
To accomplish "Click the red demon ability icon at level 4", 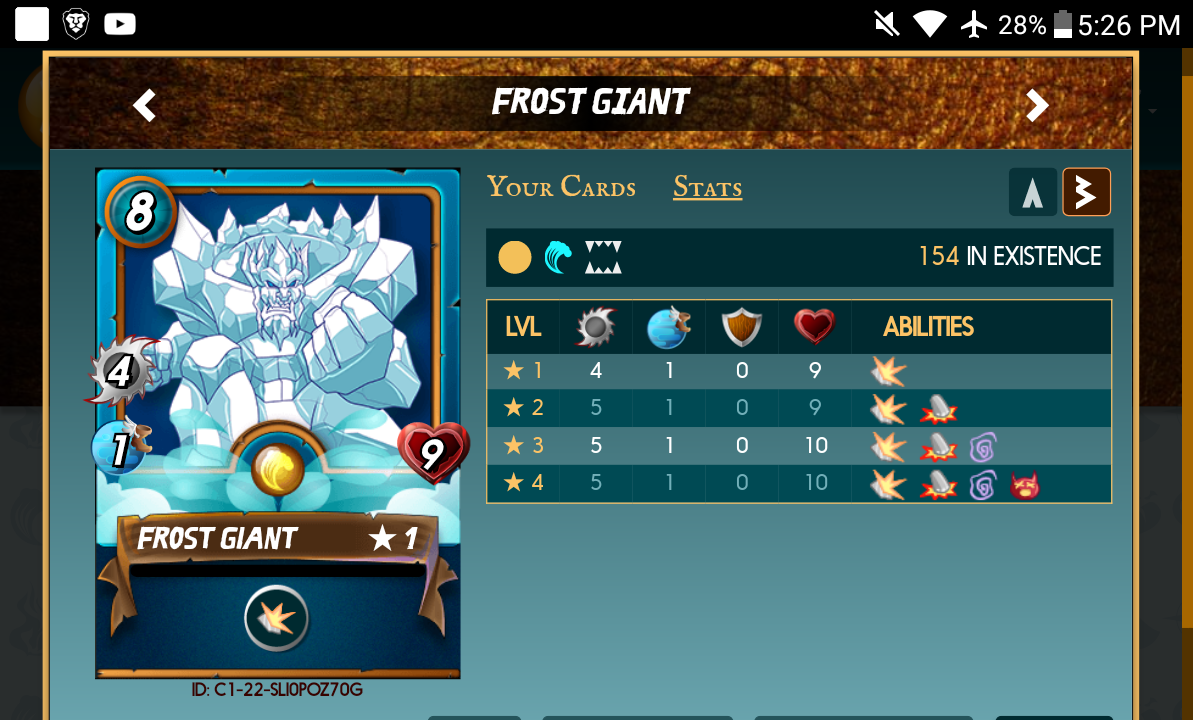I will coord(1024,485).
